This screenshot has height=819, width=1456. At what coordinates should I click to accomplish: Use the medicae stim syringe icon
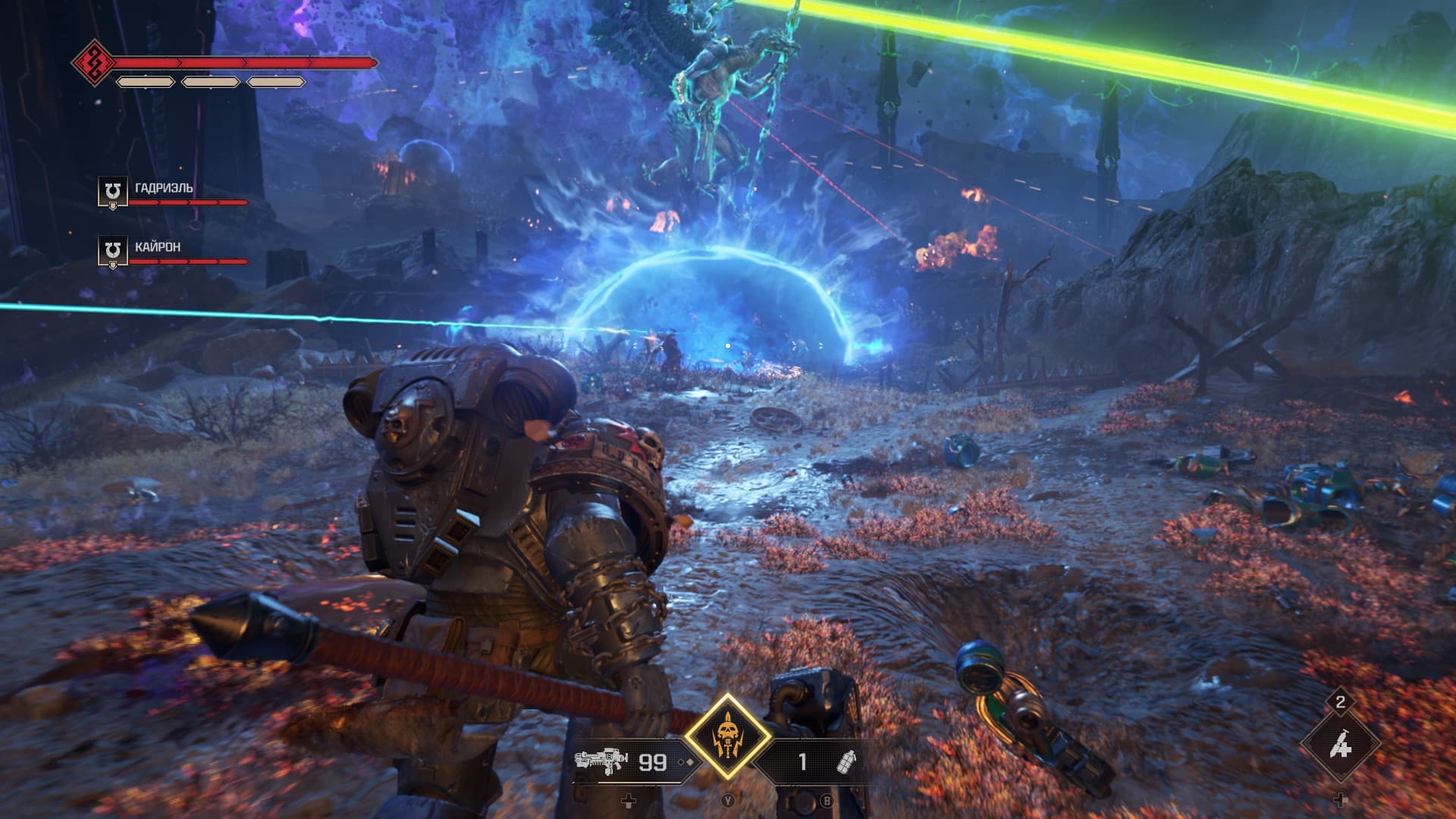click(1340, 747)
